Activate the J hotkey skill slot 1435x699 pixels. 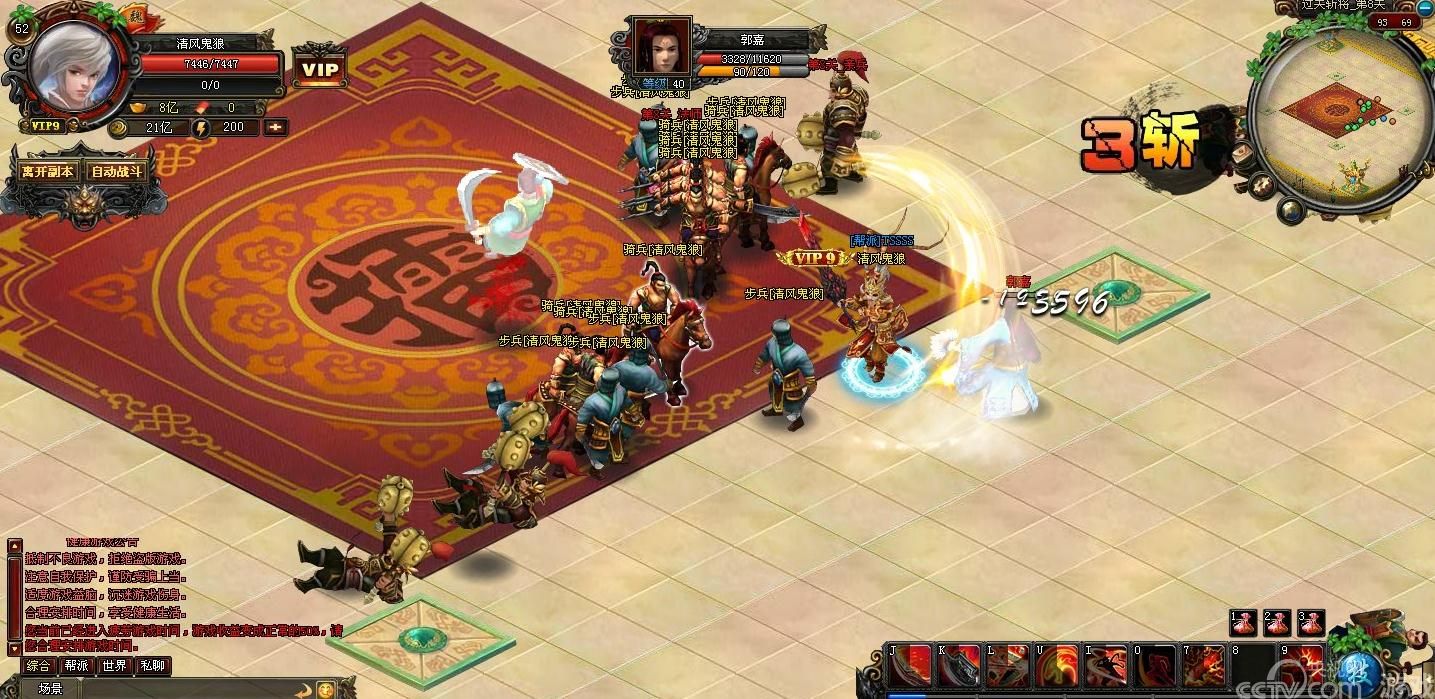coord(910,666)
